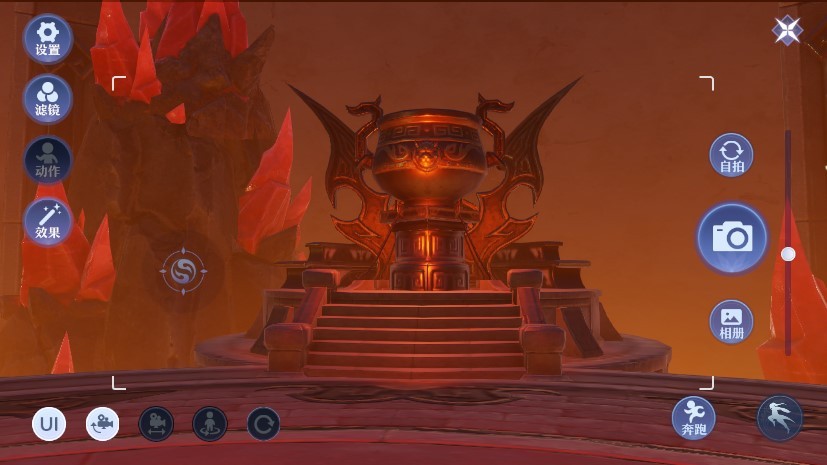The width and height of the screenshot is (827, 465).
Task: Switch to 自拍 selfie mode
Action: point(732,156)
